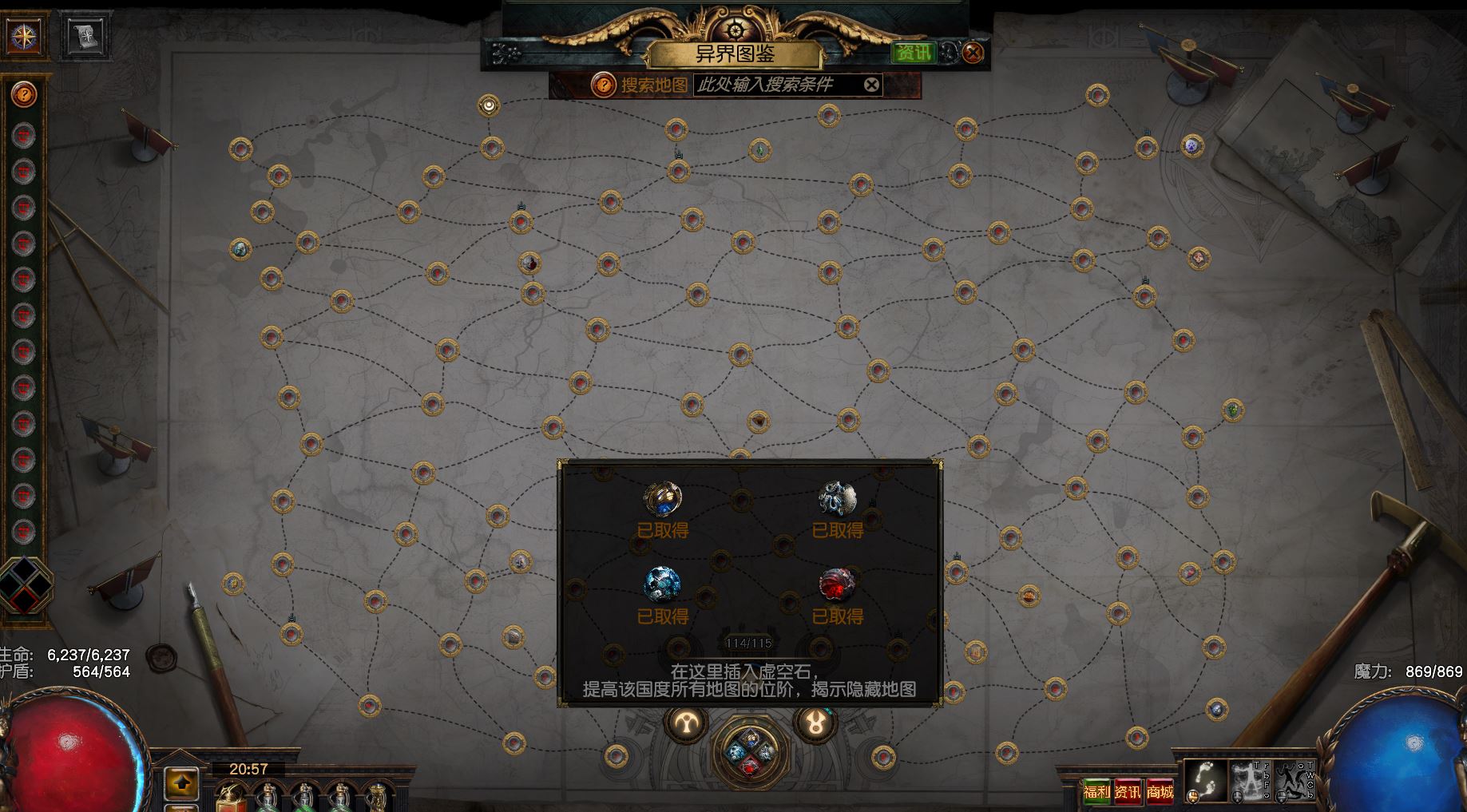Open the green 资讯 button on the Atlas header

point(912,53)
